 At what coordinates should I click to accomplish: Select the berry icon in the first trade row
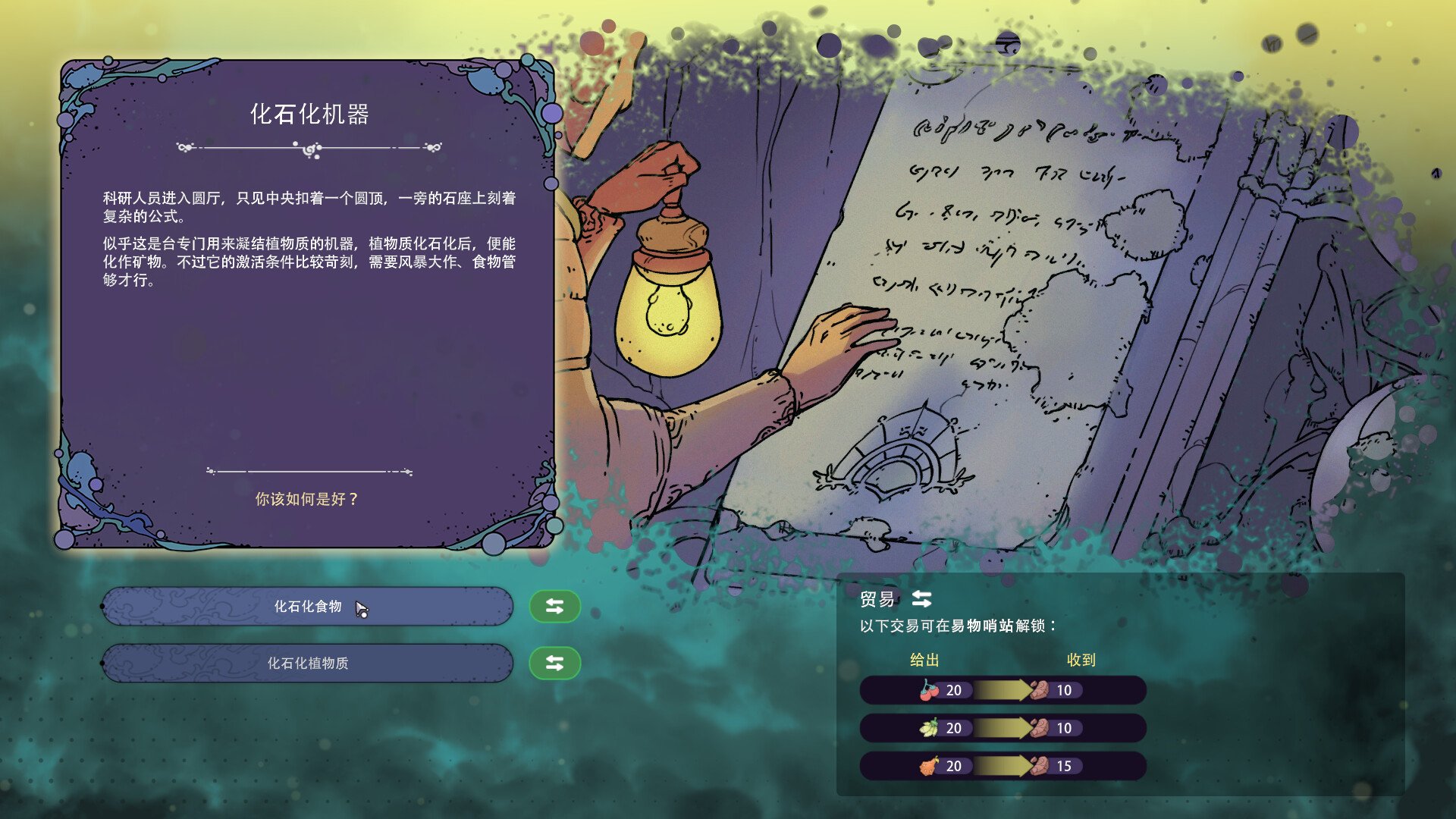pyautogui.click(x=929, y=690)
